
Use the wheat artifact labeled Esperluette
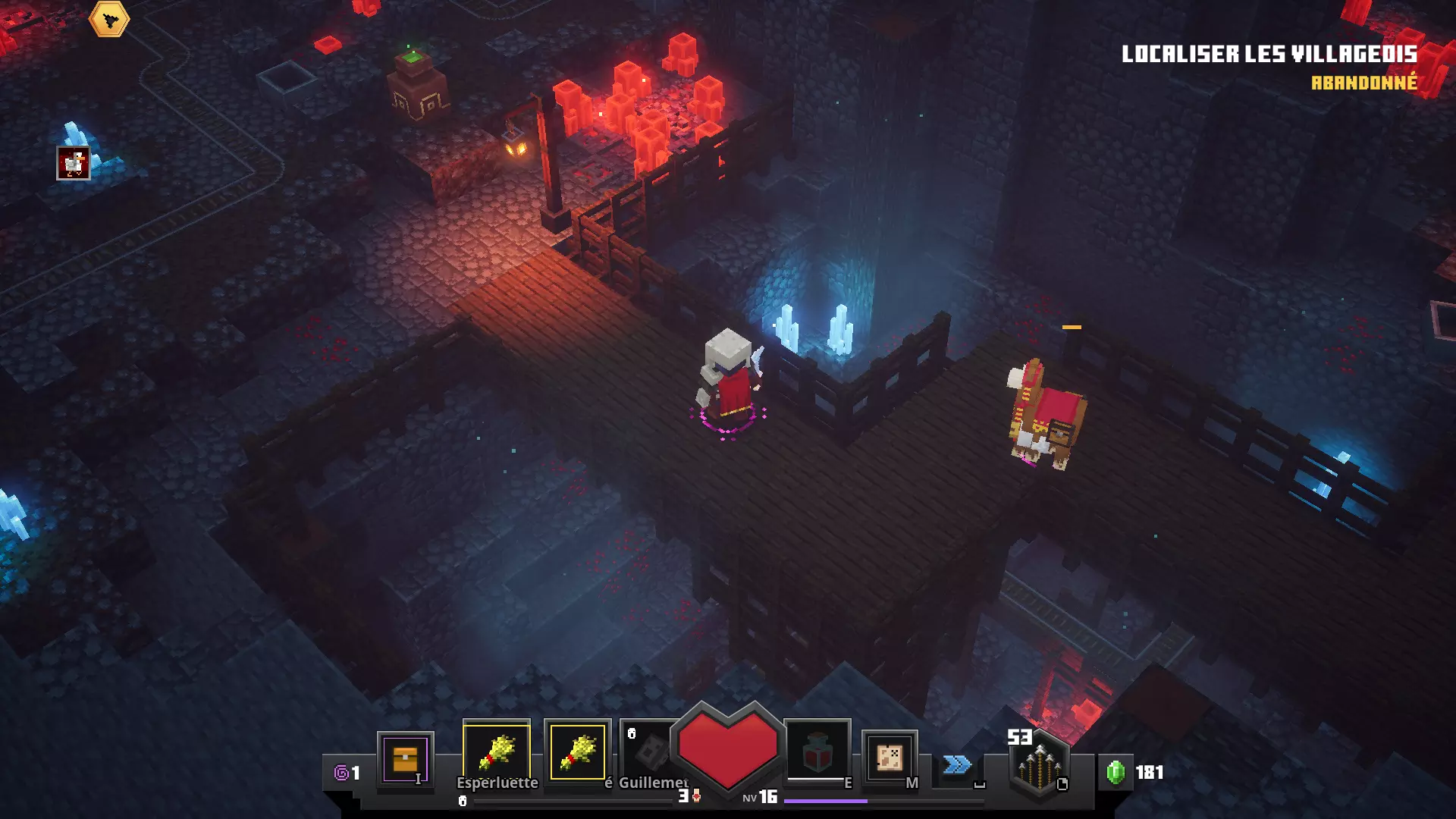[497, 752]
